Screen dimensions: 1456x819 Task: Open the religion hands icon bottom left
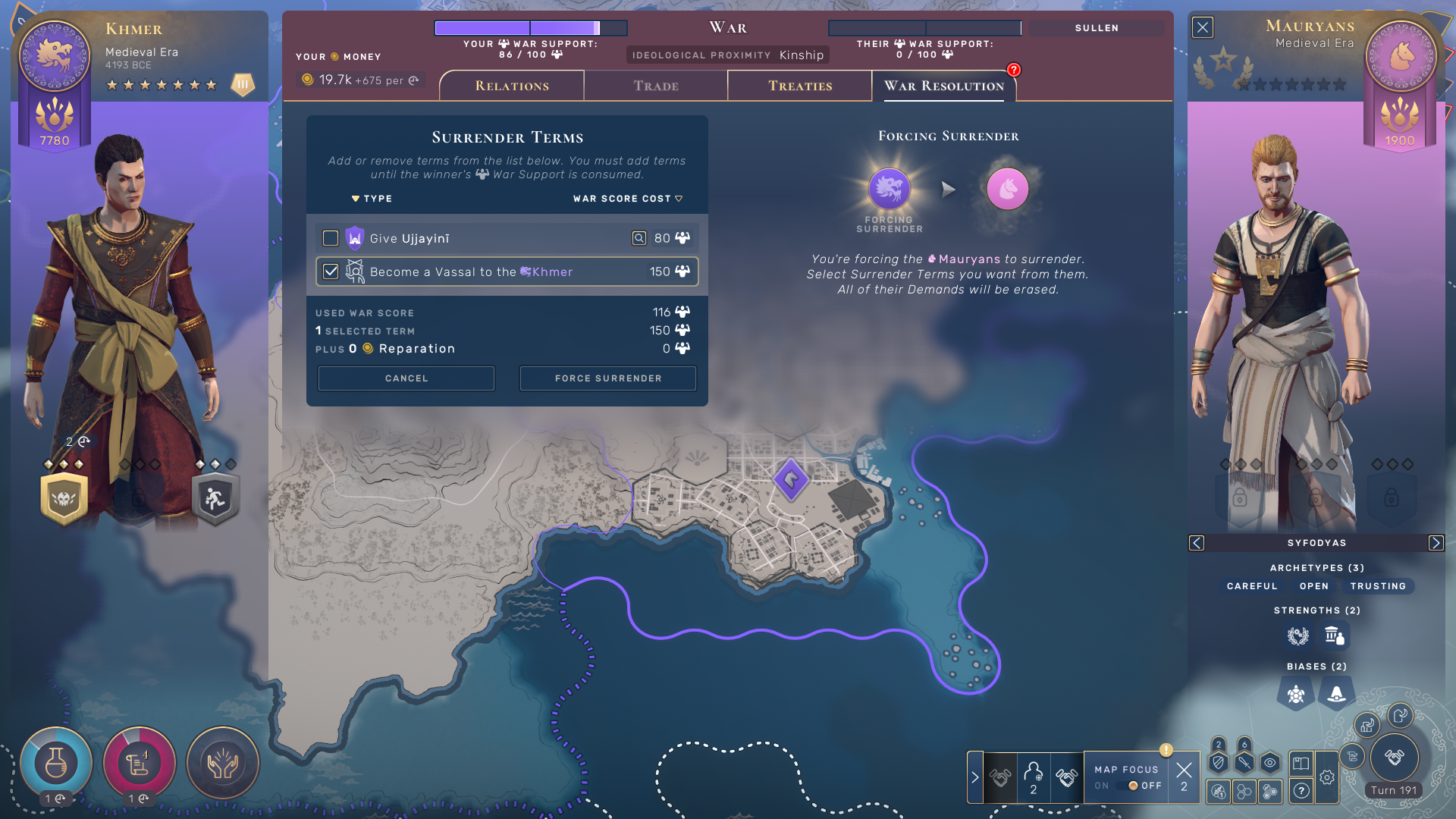coord(222,763)
